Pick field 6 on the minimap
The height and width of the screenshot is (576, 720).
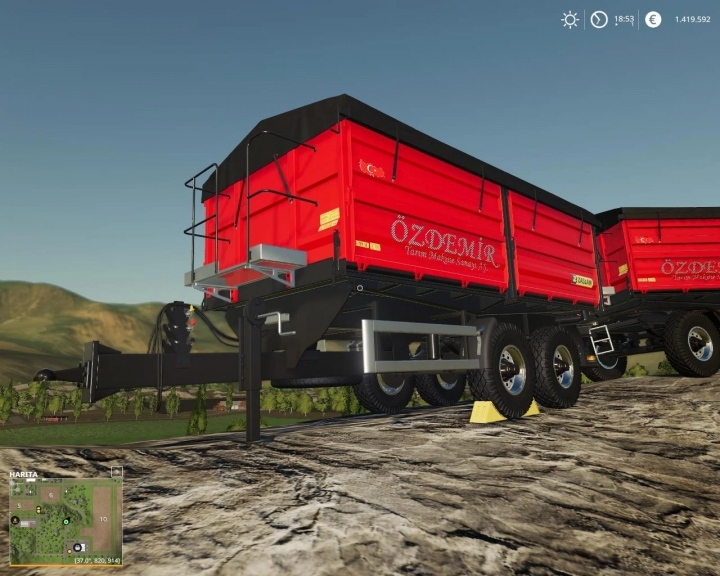point(51,495)
